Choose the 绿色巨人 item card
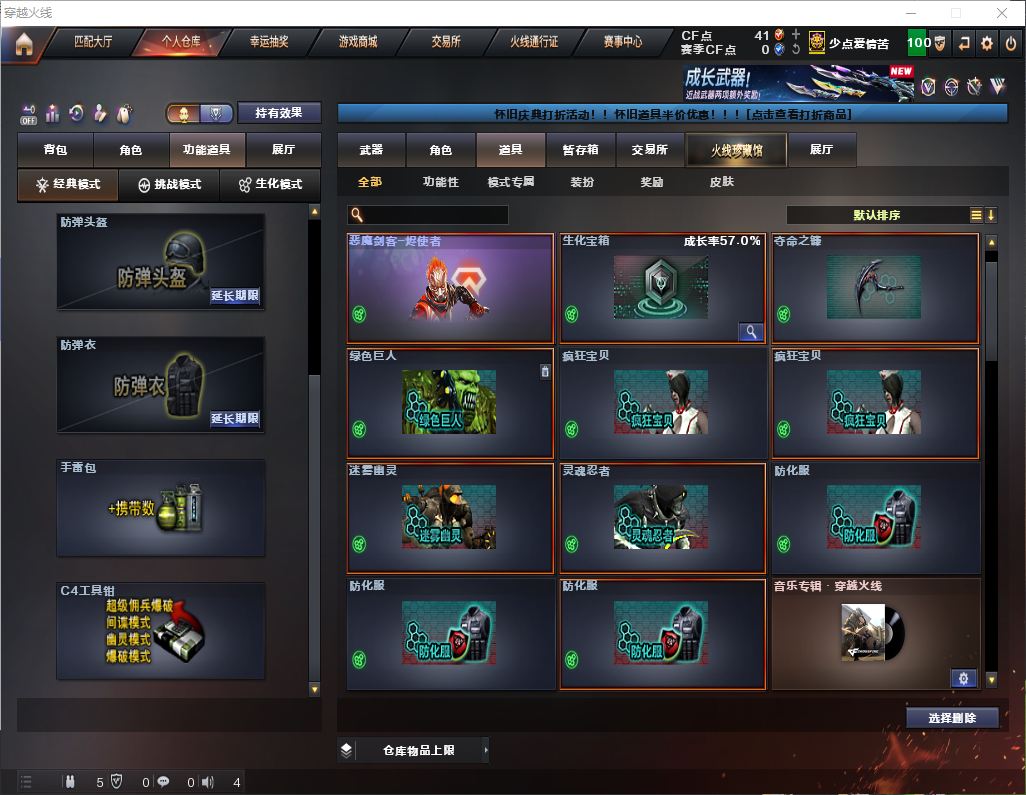1026x795 pixels. point(450,403)
